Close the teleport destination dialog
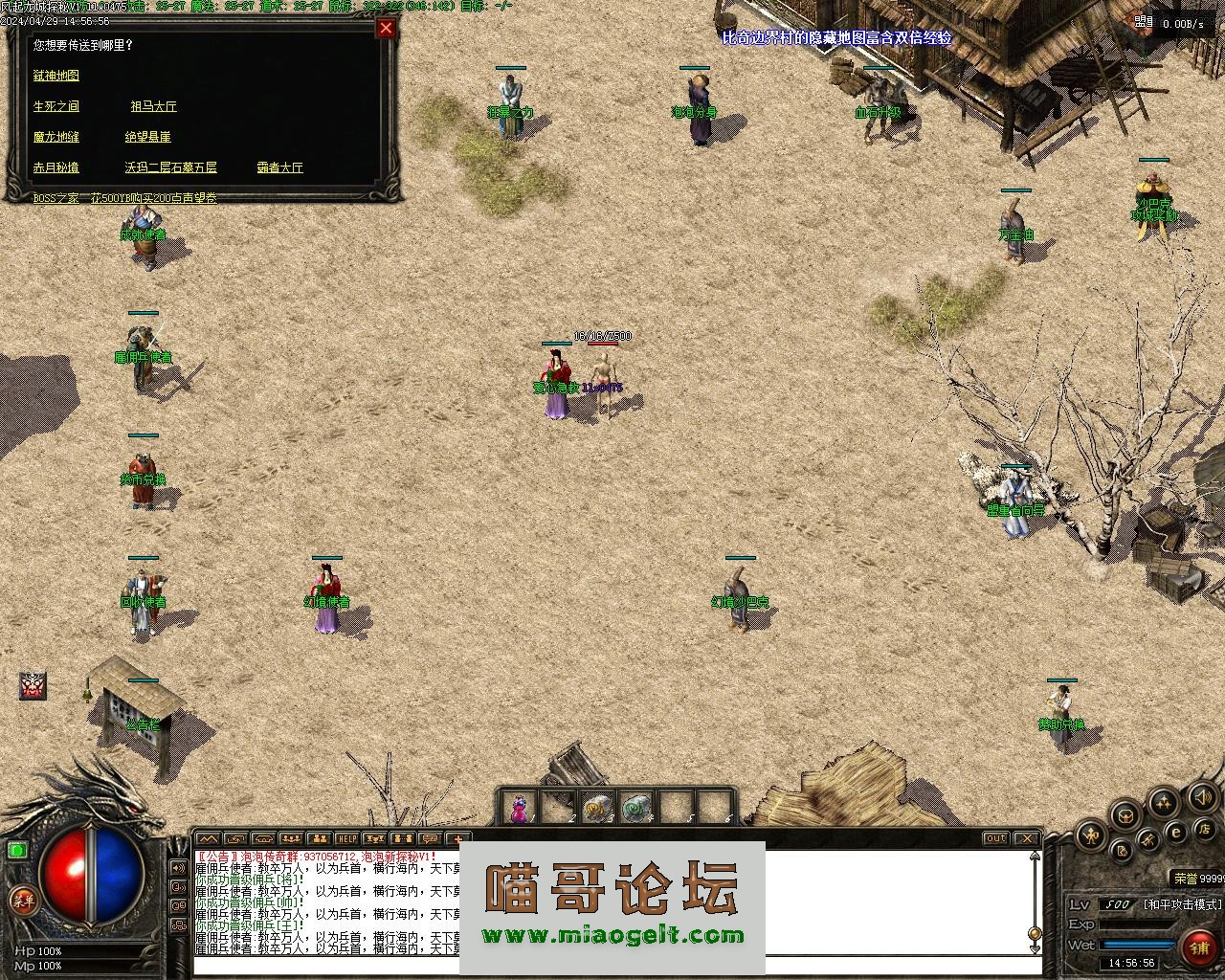Viewport: 1225px width, 980px height. (386, 28)
